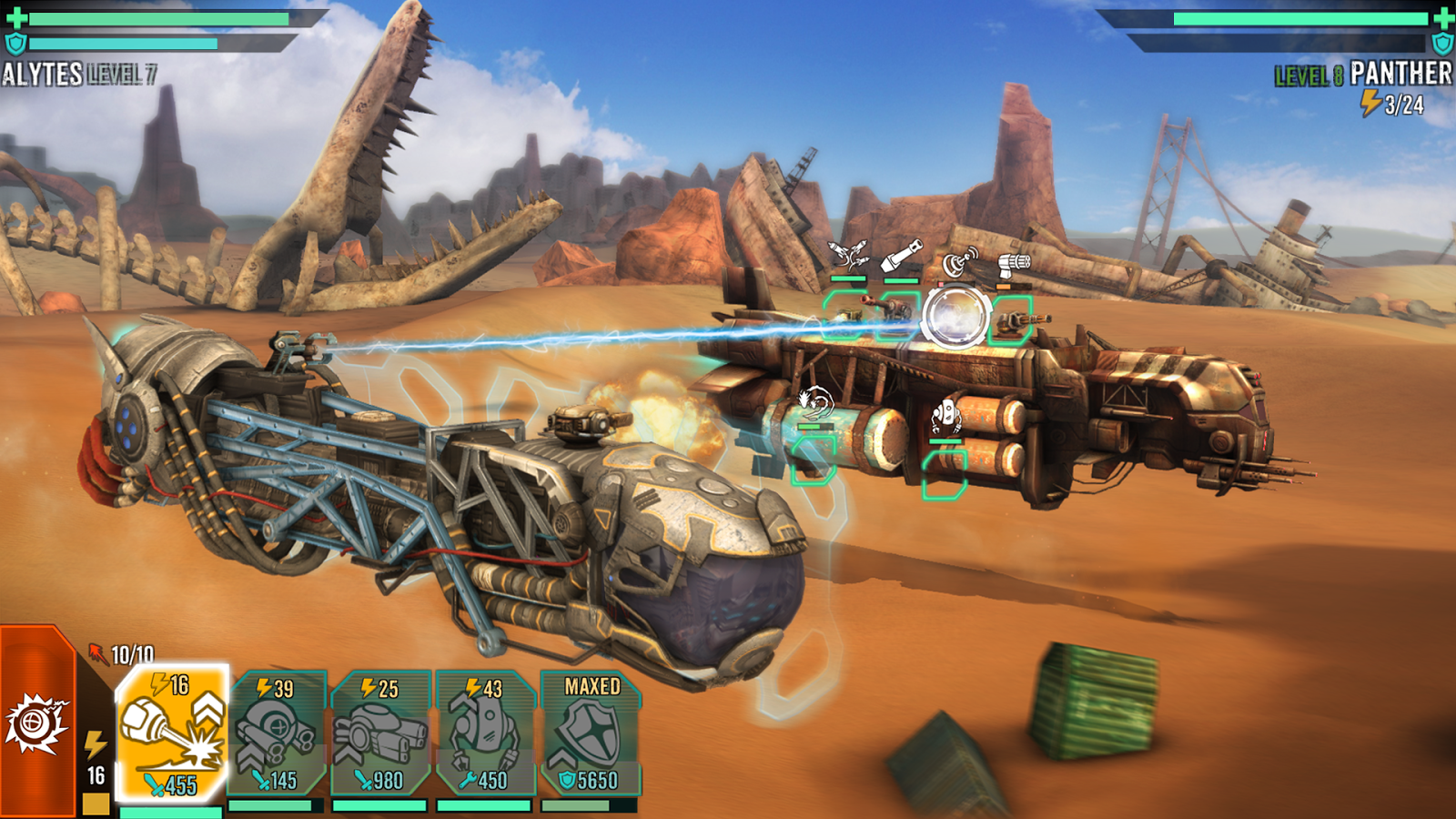Screen dimensions: 1456x819
Task: Target the enemy repair drone module
Action: coord(945,473)
